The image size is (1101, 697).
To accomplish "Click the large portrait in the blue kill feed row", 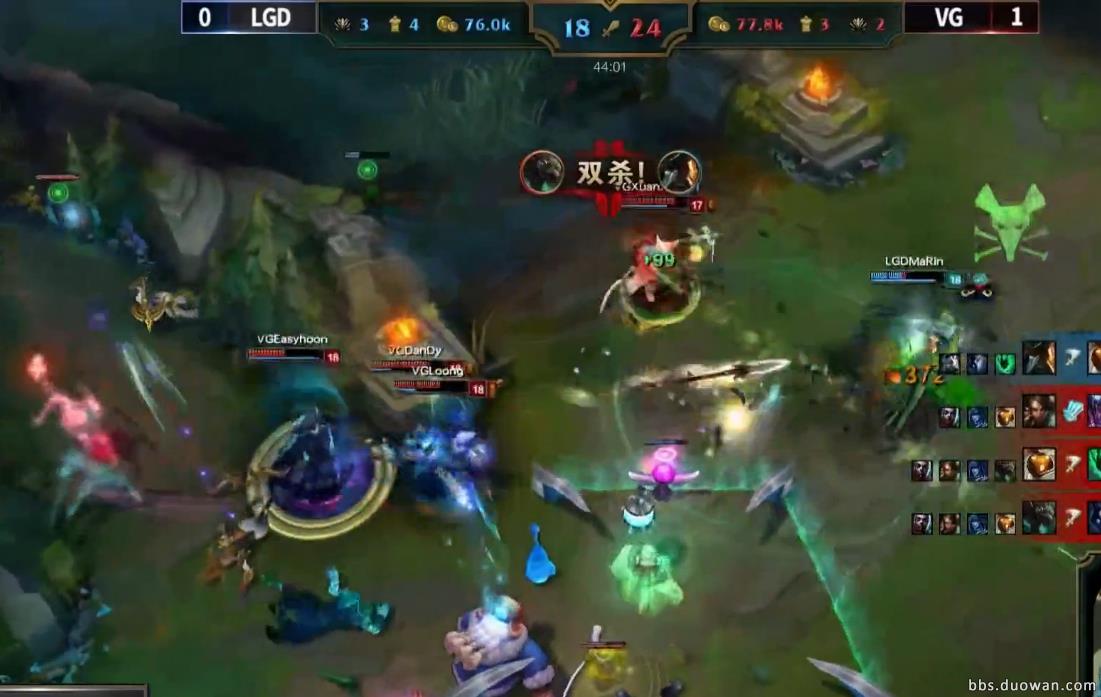I will coord(1039,358).
